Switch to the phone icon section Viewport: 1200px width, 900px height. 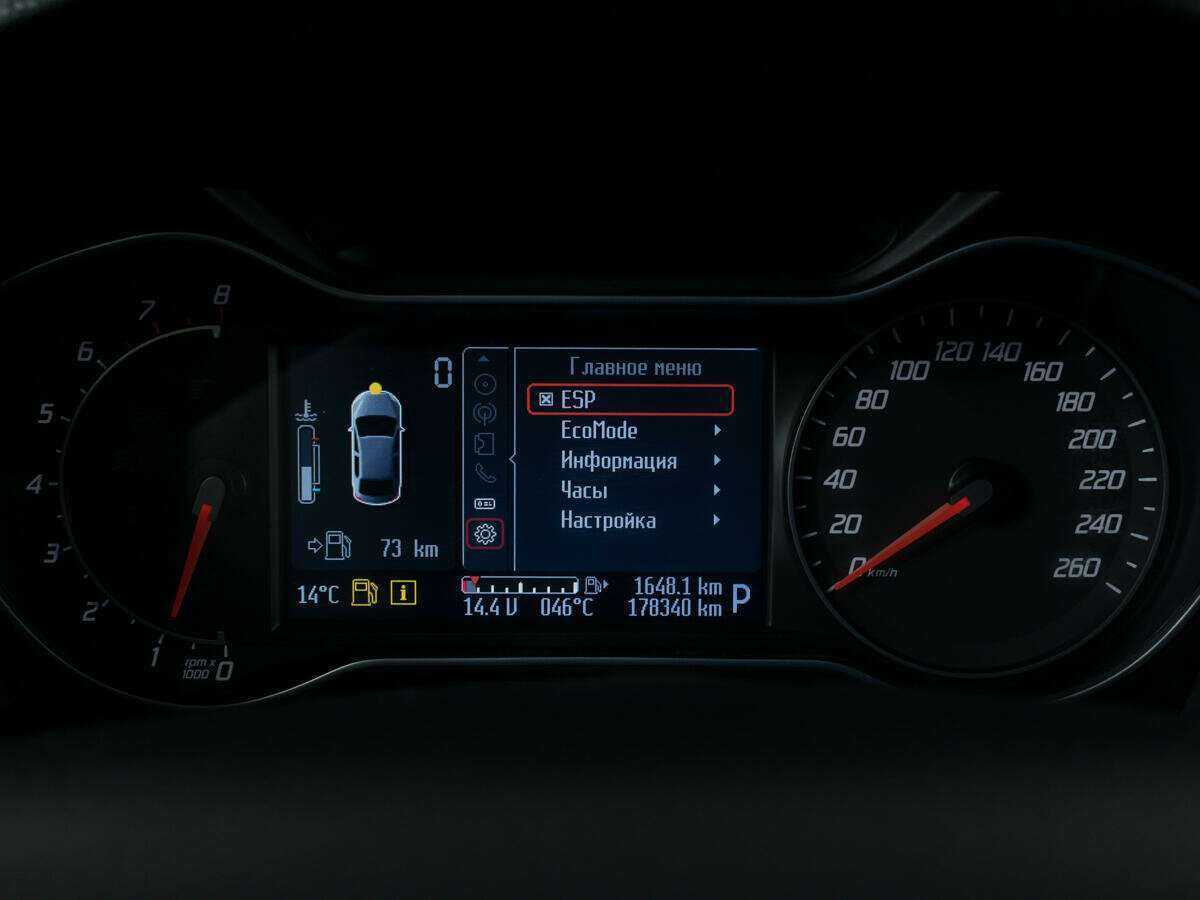[485, 474]
